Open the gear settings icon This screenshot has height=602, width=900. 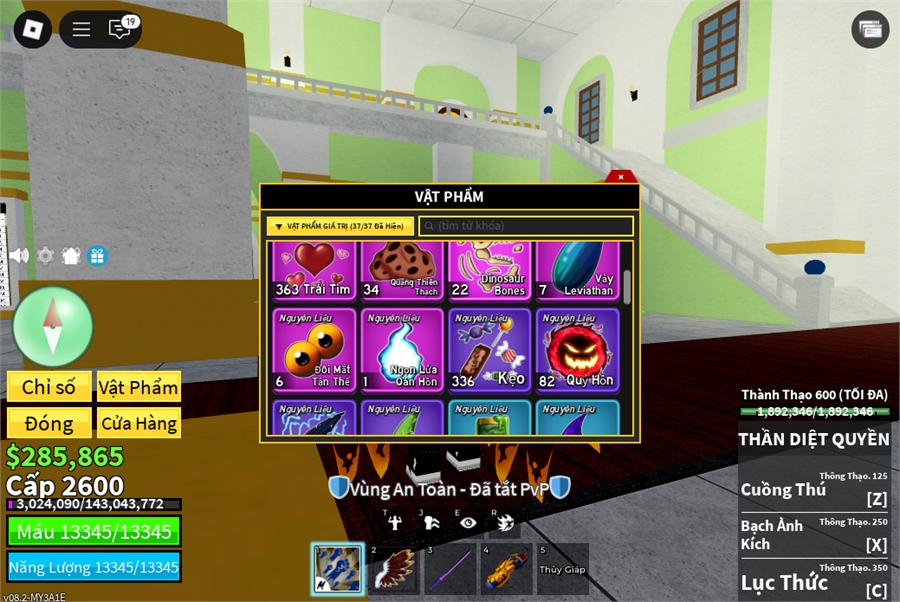45,255
